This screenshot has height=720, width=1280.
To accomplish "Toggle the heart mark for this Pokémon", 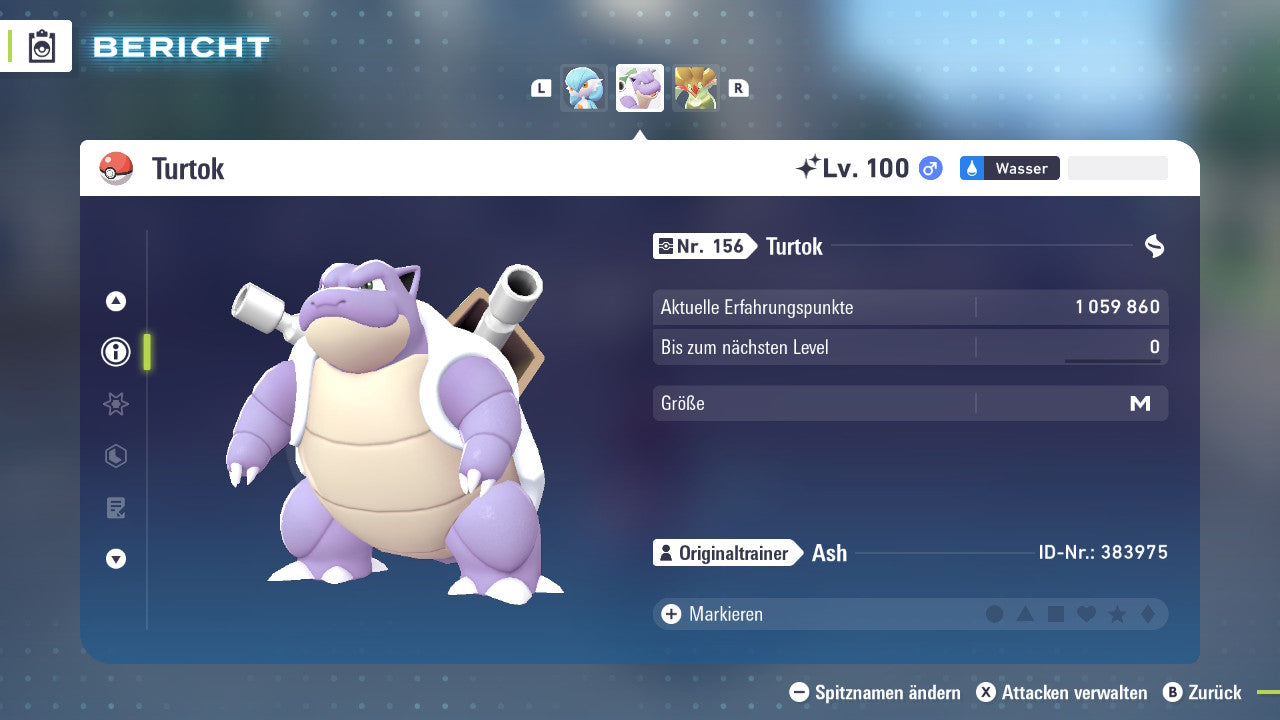I will [1086, 614].
